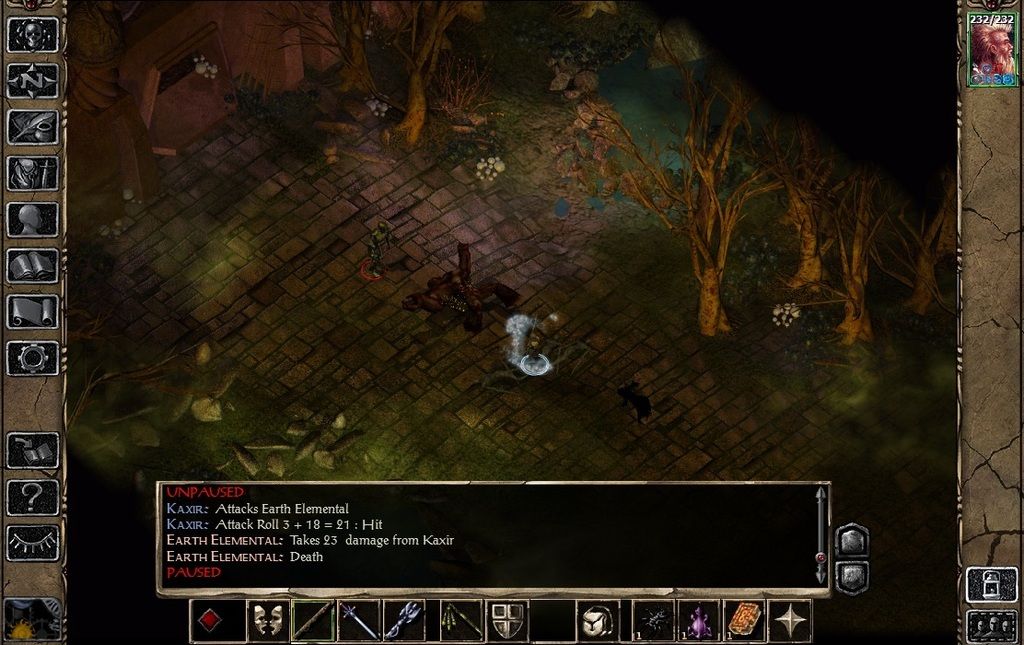Open the area map compass button
1024x645 pixels.
32,81
